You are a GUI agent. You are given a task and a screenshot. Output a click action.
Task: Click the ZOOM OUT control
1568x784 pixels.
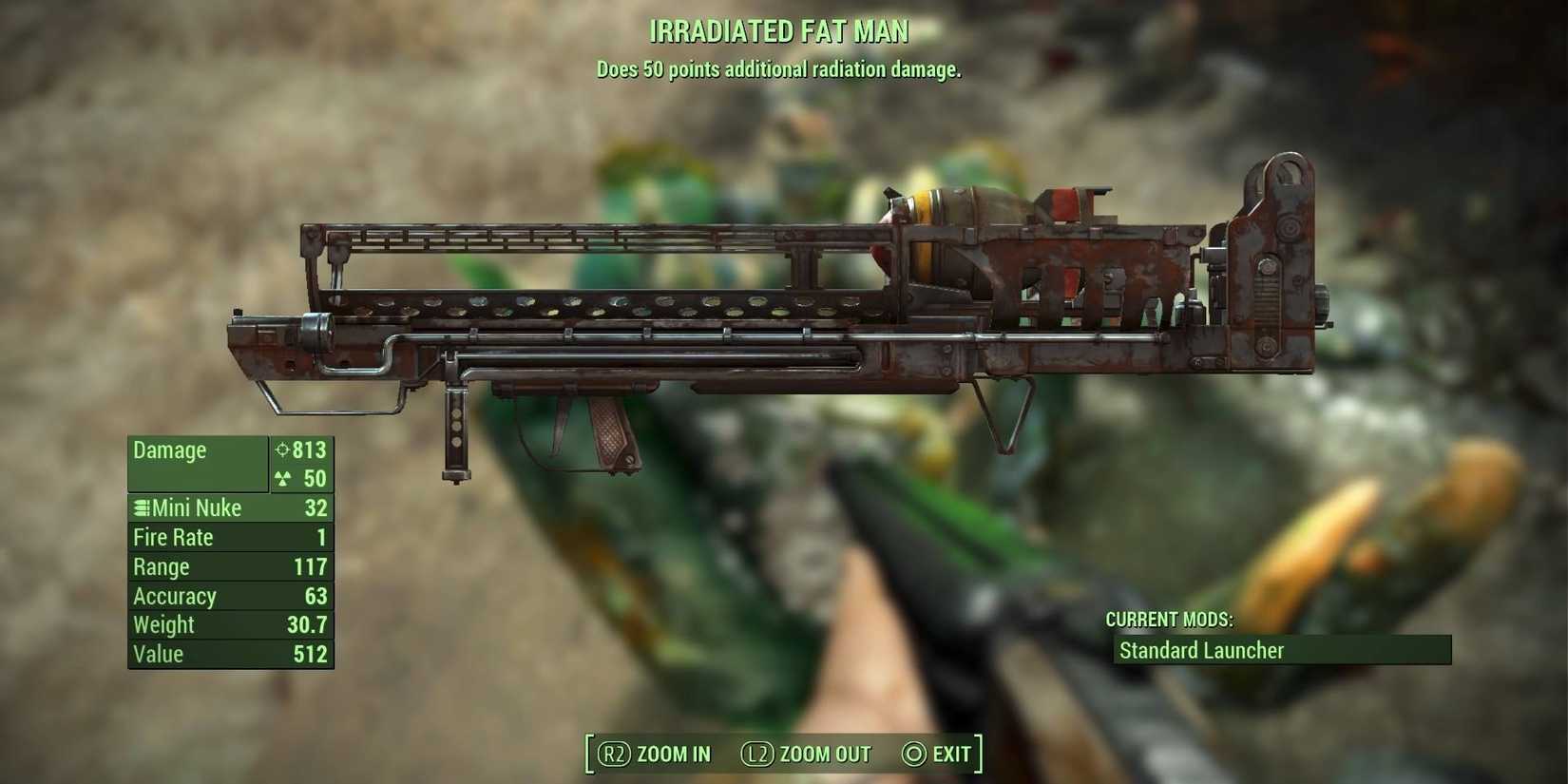pos(823,754)
